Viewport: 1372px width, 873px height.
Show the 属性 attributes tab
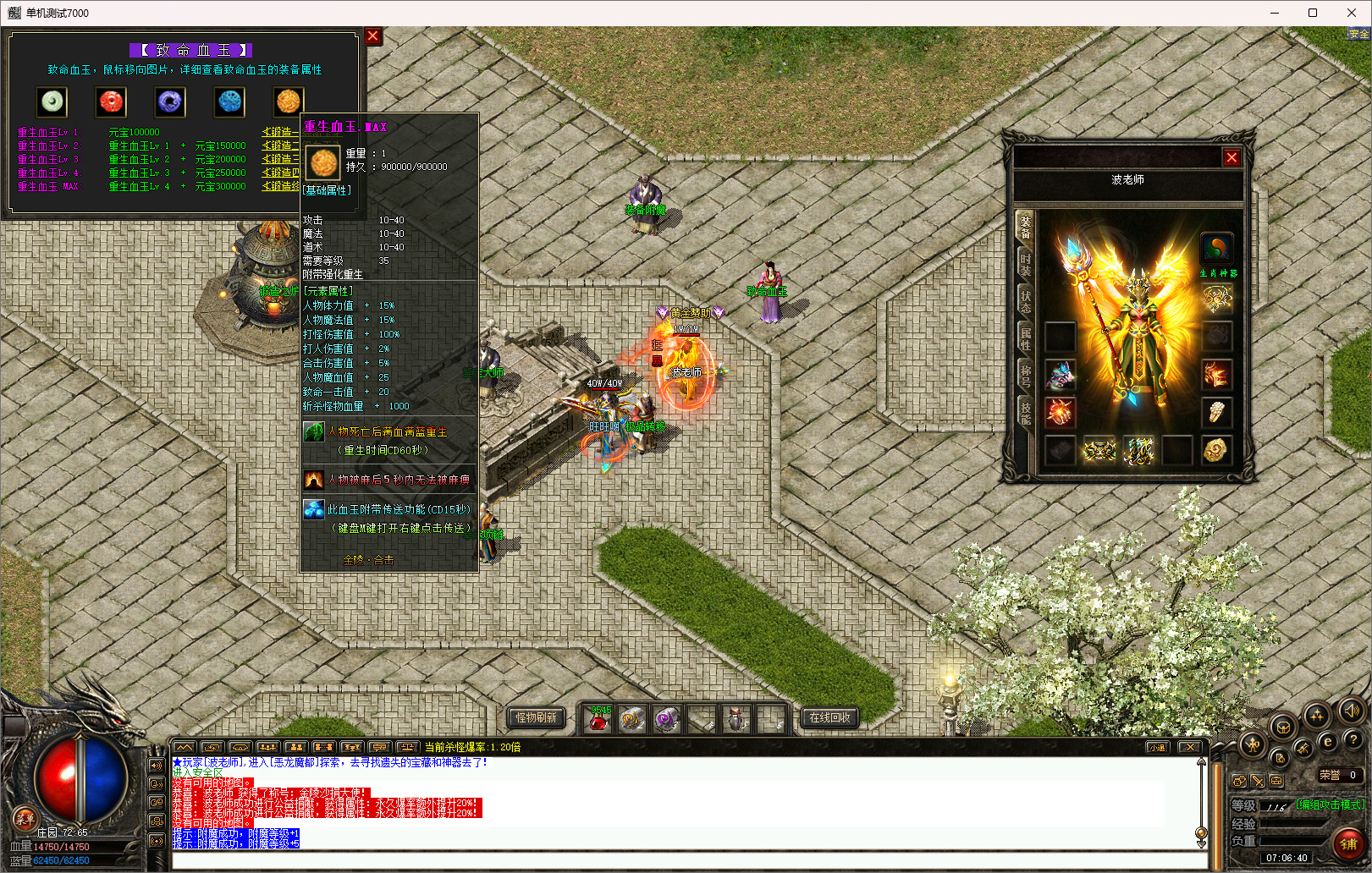(1025, 338)
